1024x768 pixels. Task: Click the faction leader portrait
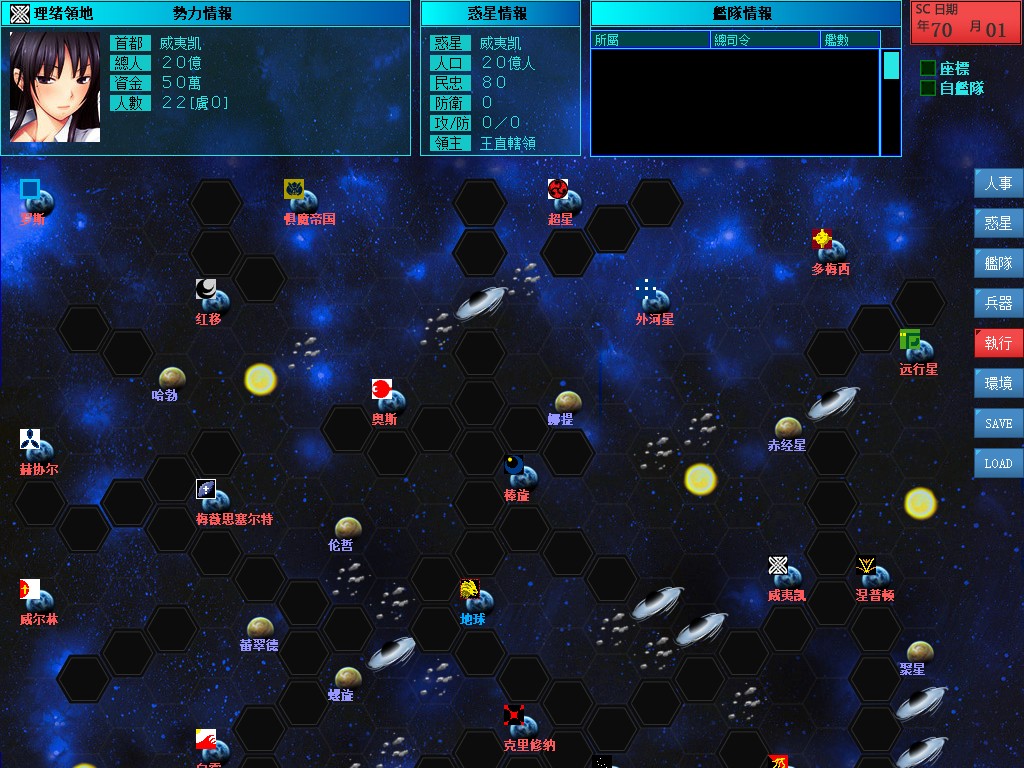click(x=55, y=87)
